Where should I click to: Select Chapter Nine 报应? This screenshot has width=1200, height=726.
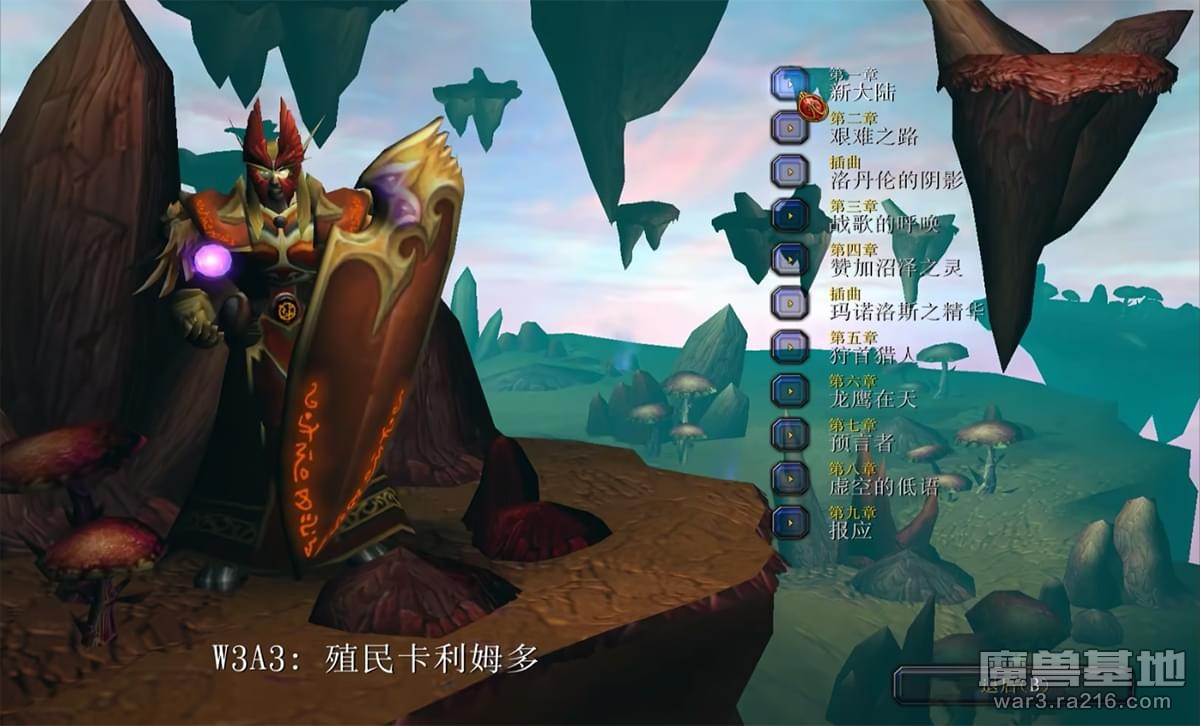[x=790, y=521]
